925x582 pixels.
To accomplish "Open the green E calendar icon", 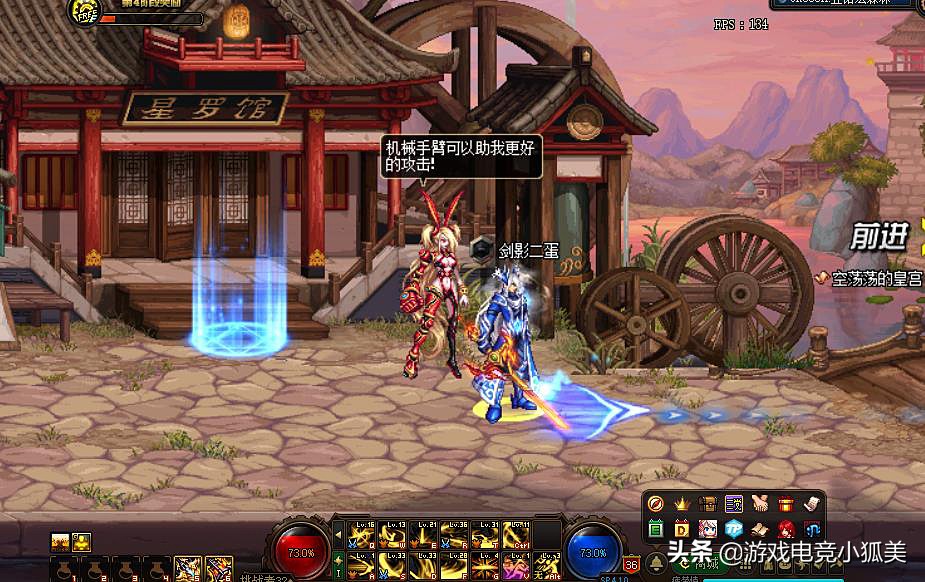I will 656,529.
